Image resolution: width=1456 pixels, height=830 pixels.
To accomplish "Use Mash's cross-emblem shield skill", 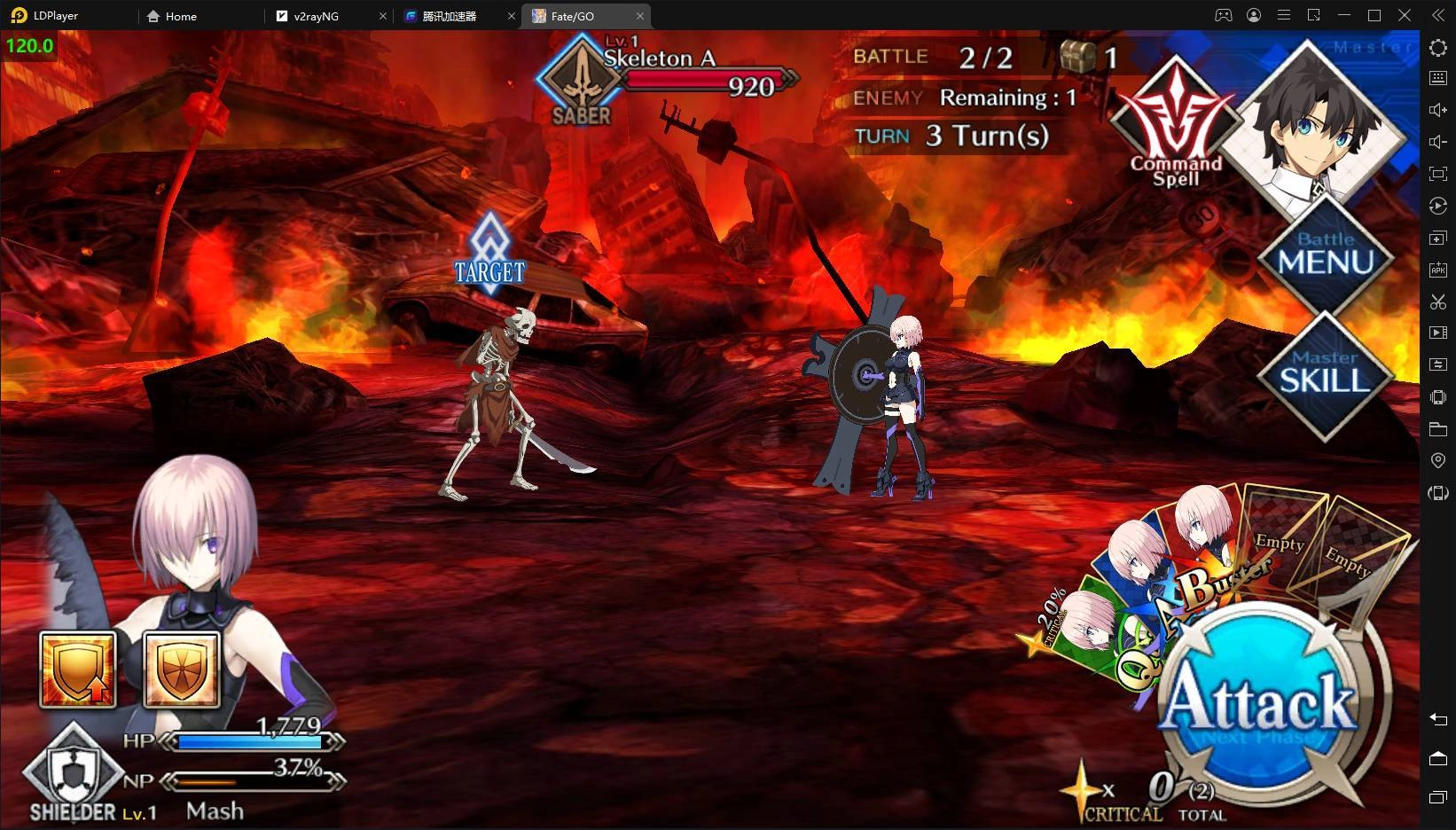I will (182, 669).
